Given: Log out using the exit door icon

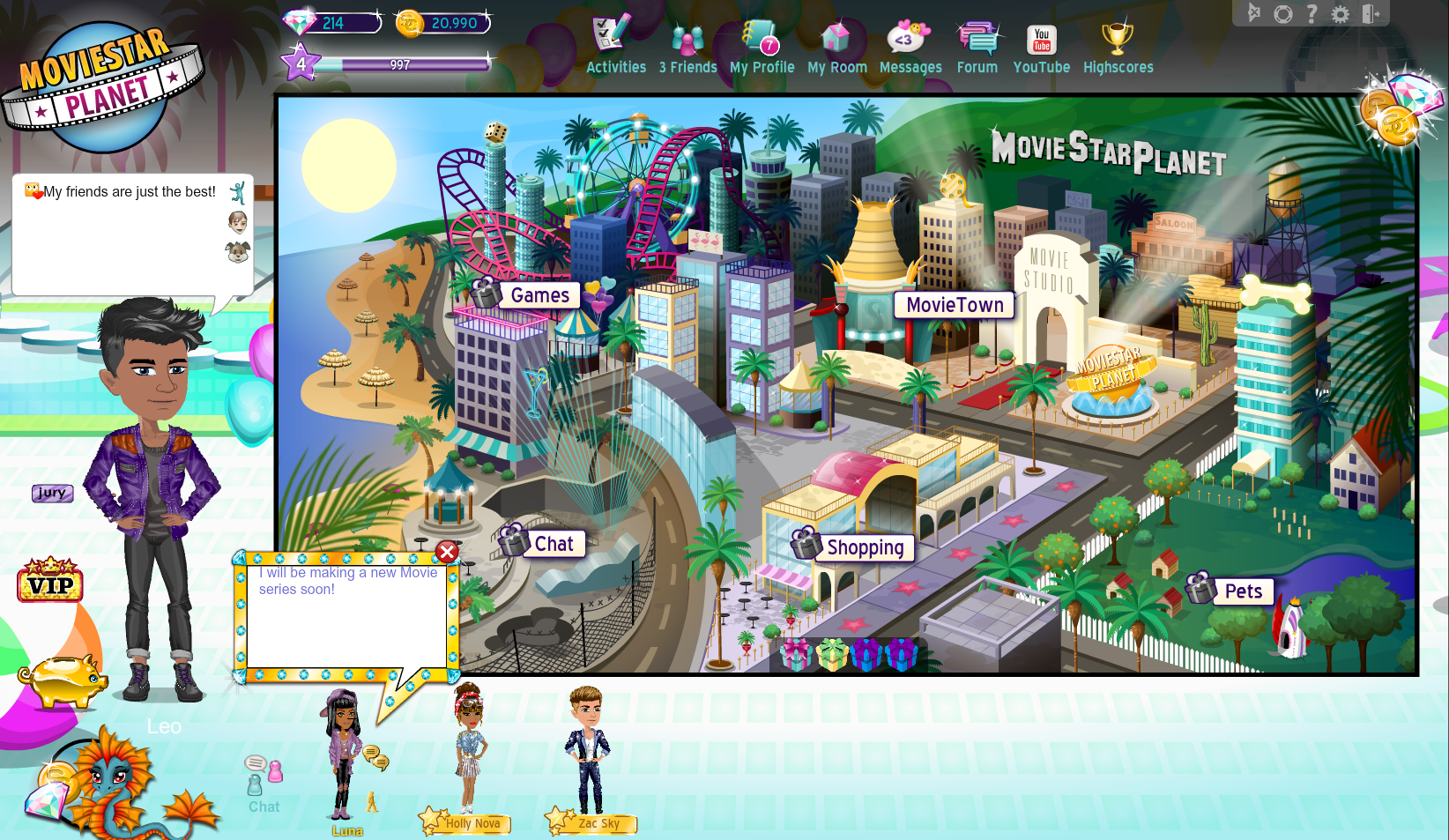Looking at the screenshot, I should (x=1371, y=14).
